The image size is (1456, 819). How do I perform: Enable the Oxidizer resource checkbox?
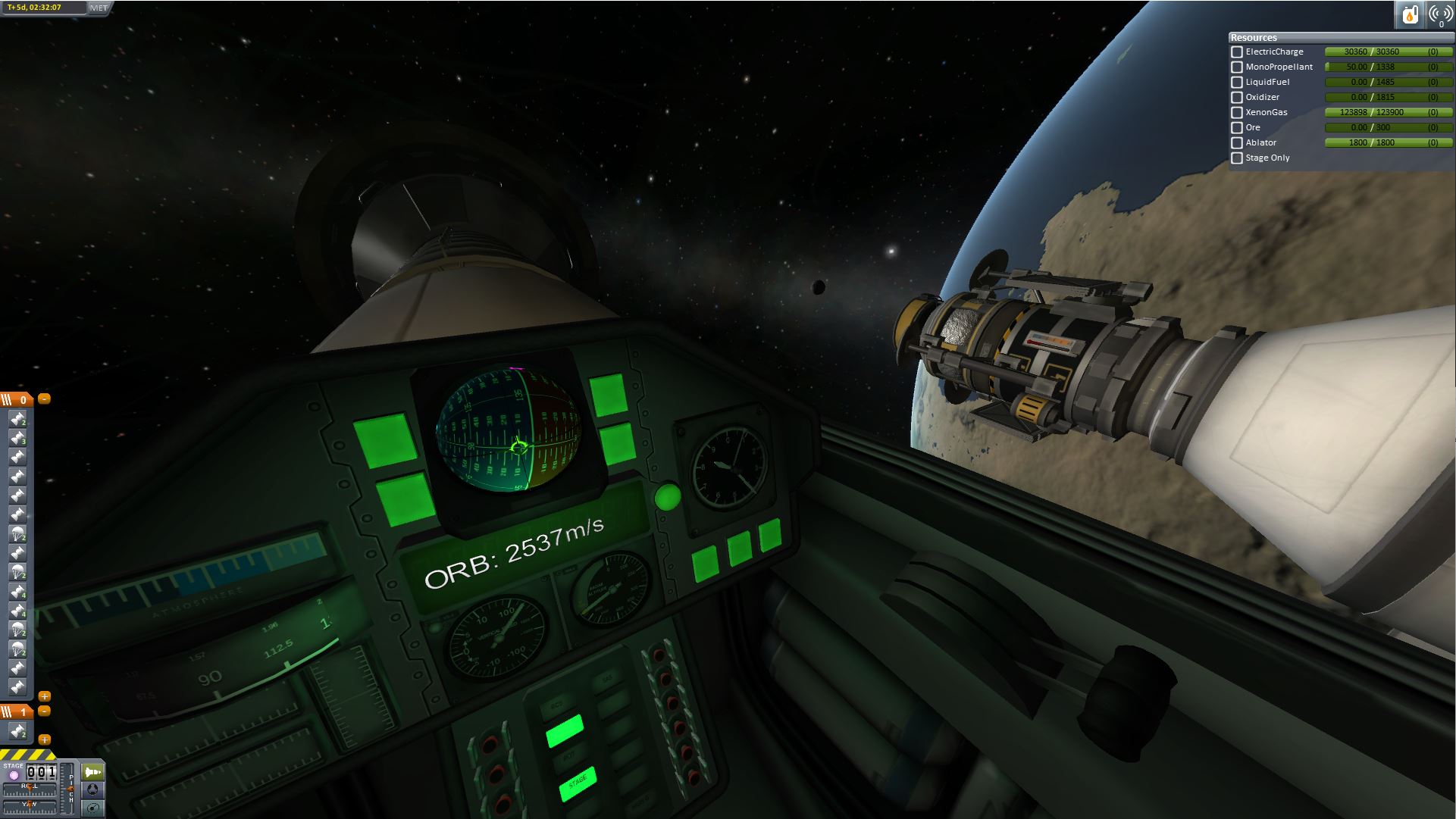click(1237, 98)
